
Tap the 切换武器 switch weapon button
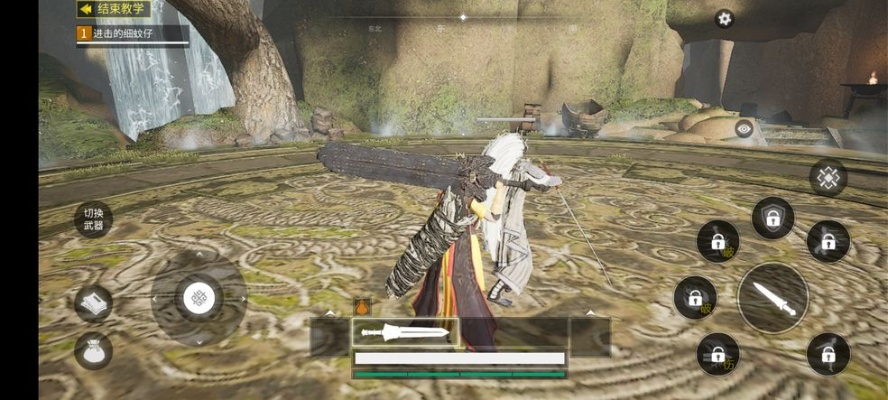[93, 219]
